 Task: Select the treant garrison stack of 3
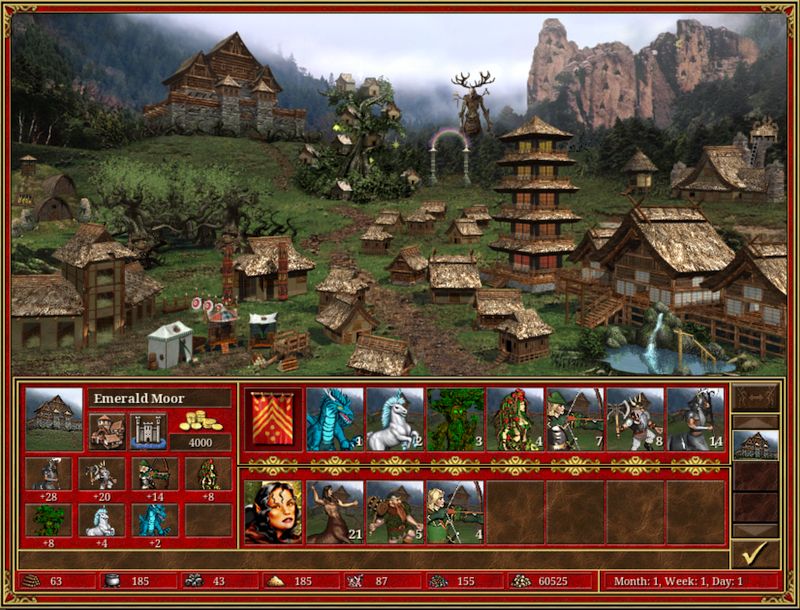[x=455, y=418]
